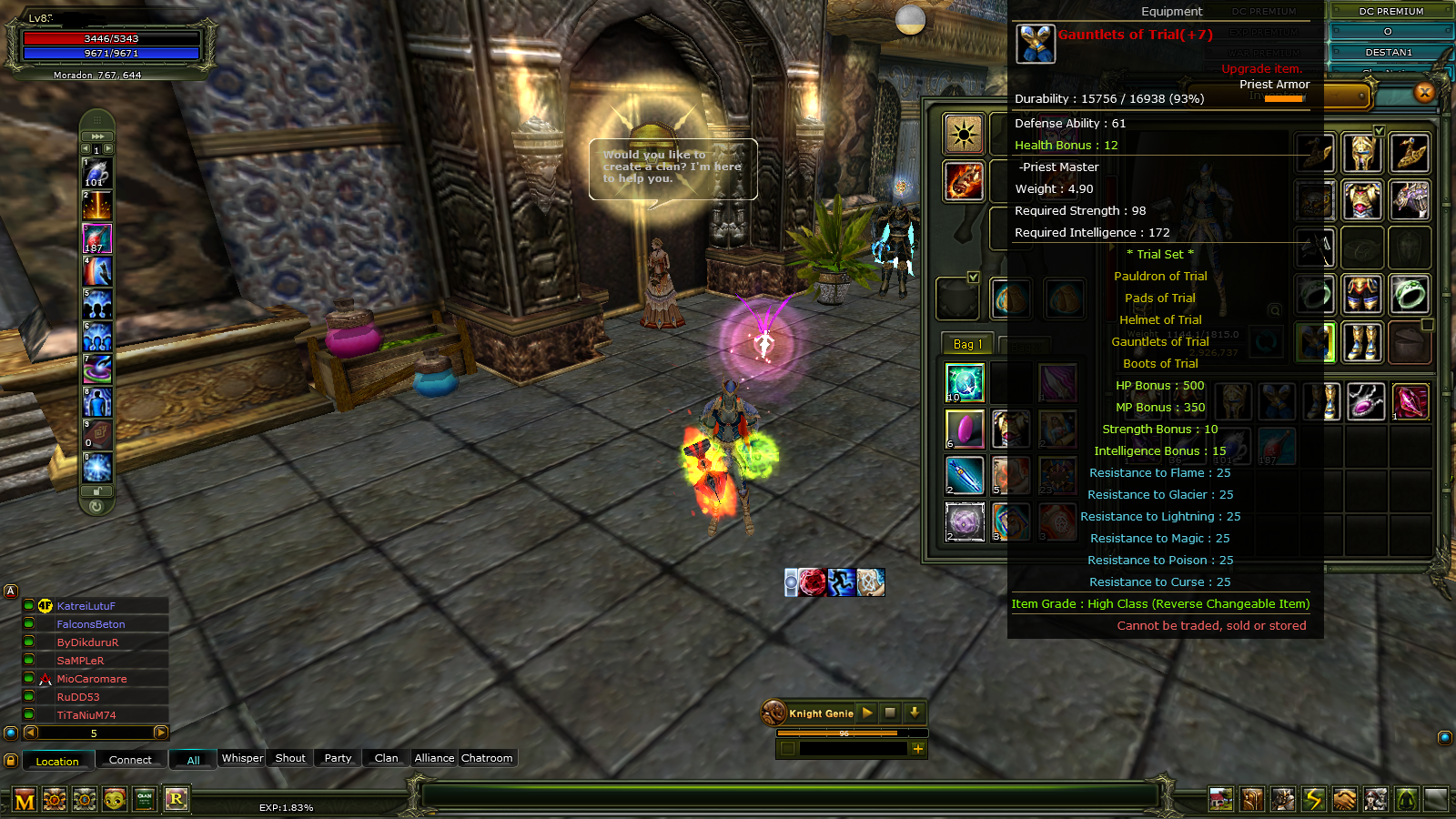The height and width of the screenshot is (819, 1456).
Task: Click the Moradon map M icon
Action: [x=25, y=798]
